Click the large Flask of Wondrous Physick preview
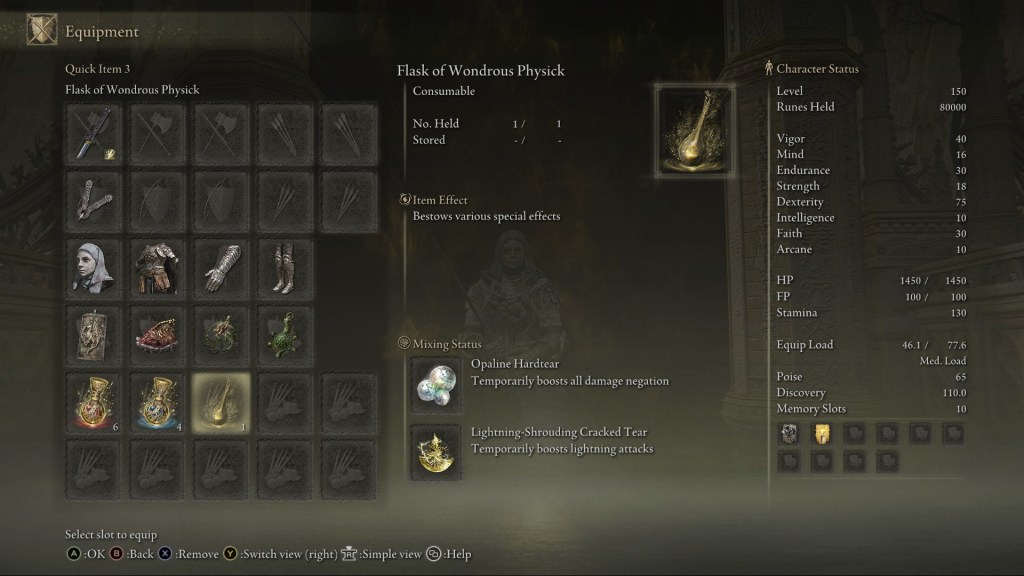 pos(695,131)
